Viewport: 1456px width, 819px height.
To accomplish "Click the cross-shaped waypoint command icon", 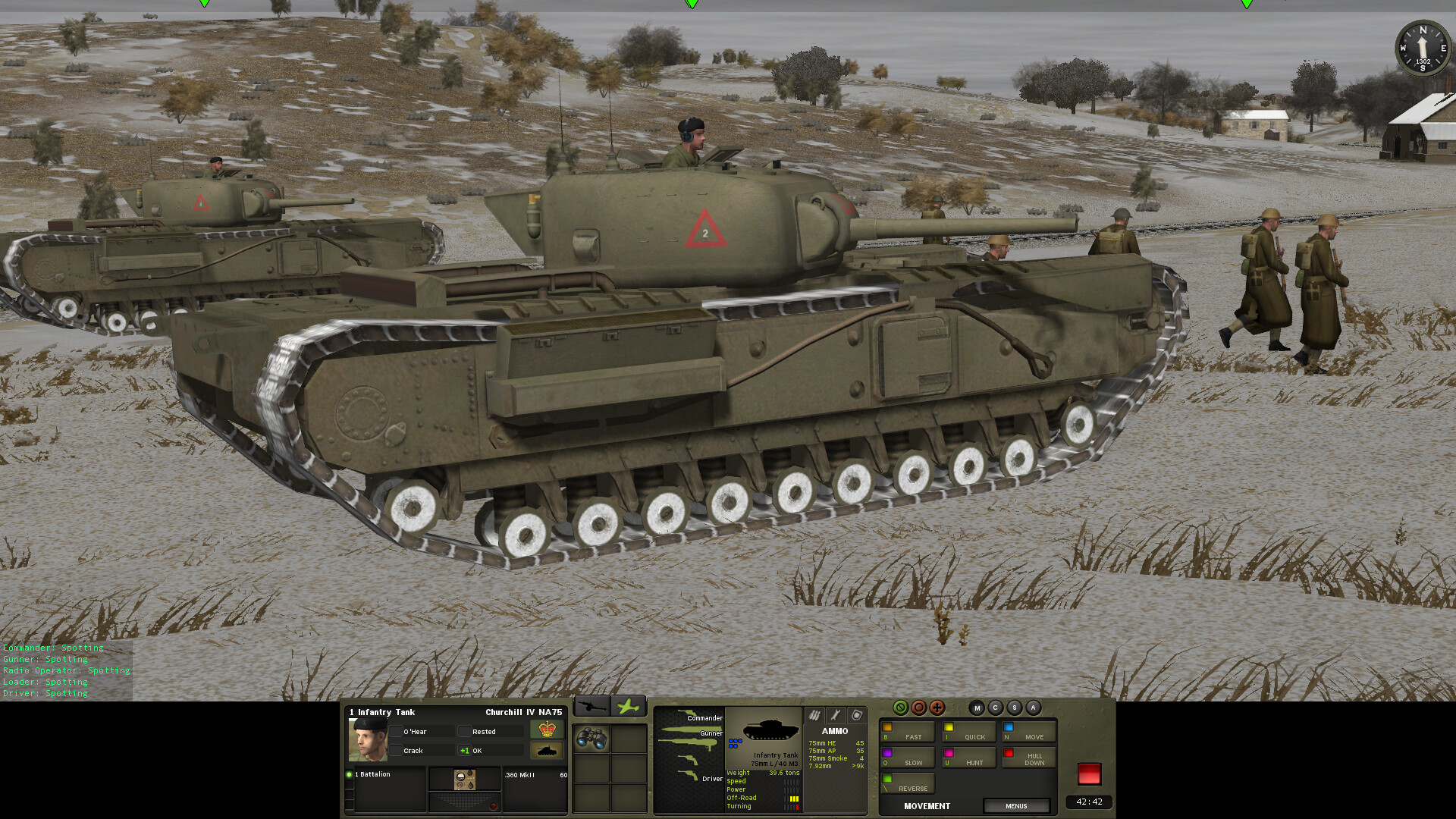I will tap(937, 707).
